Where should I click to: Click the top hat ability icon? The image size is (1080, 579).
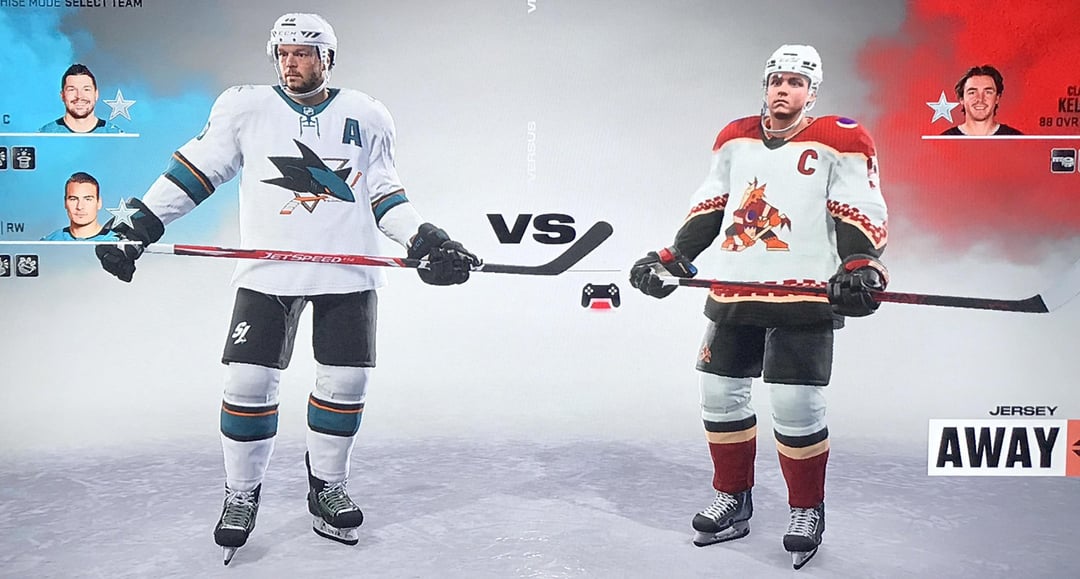[24, 158]
